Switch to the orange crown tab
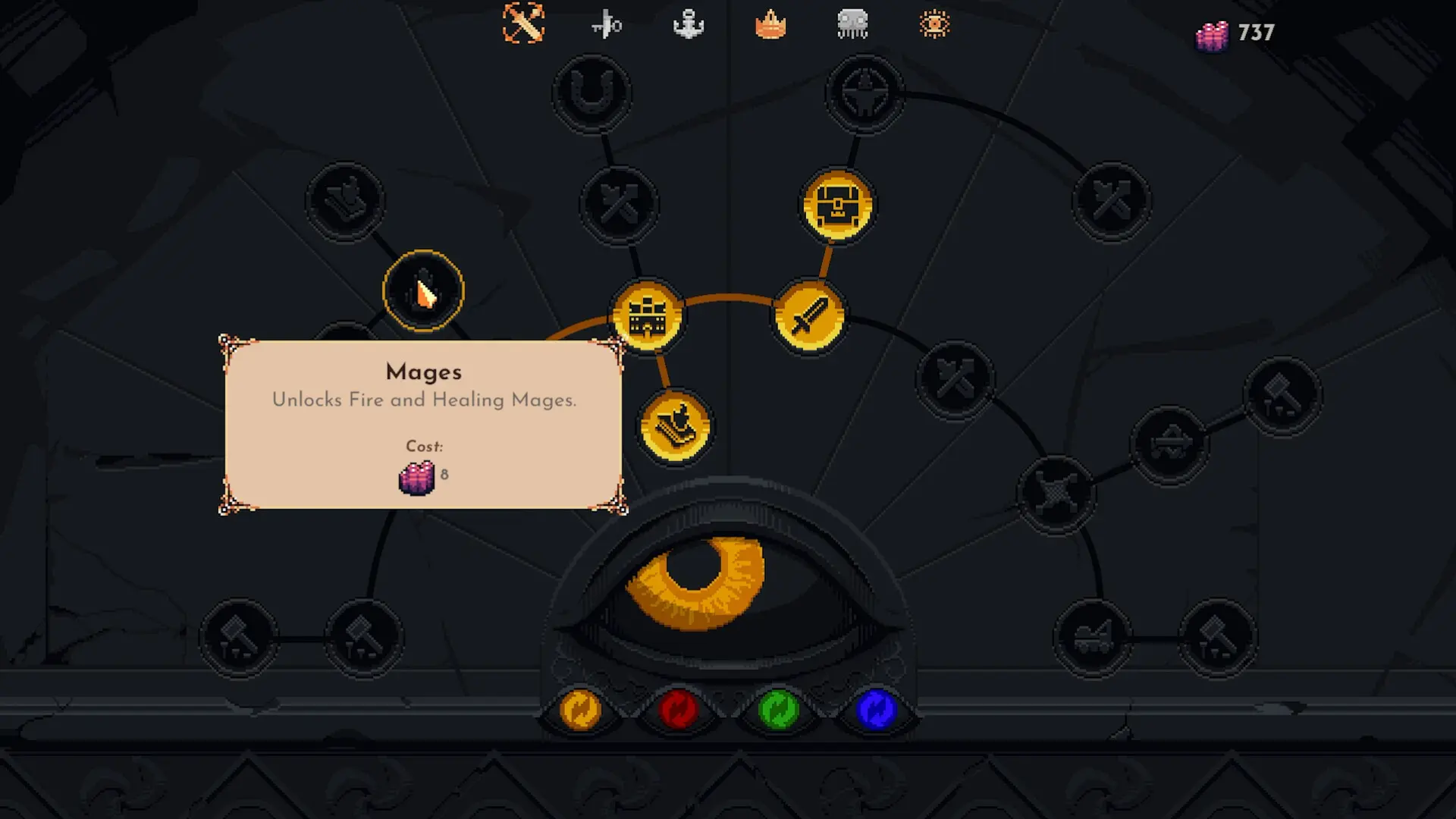The width and height of the screenshot is (1456, 819). pos(770,25)
